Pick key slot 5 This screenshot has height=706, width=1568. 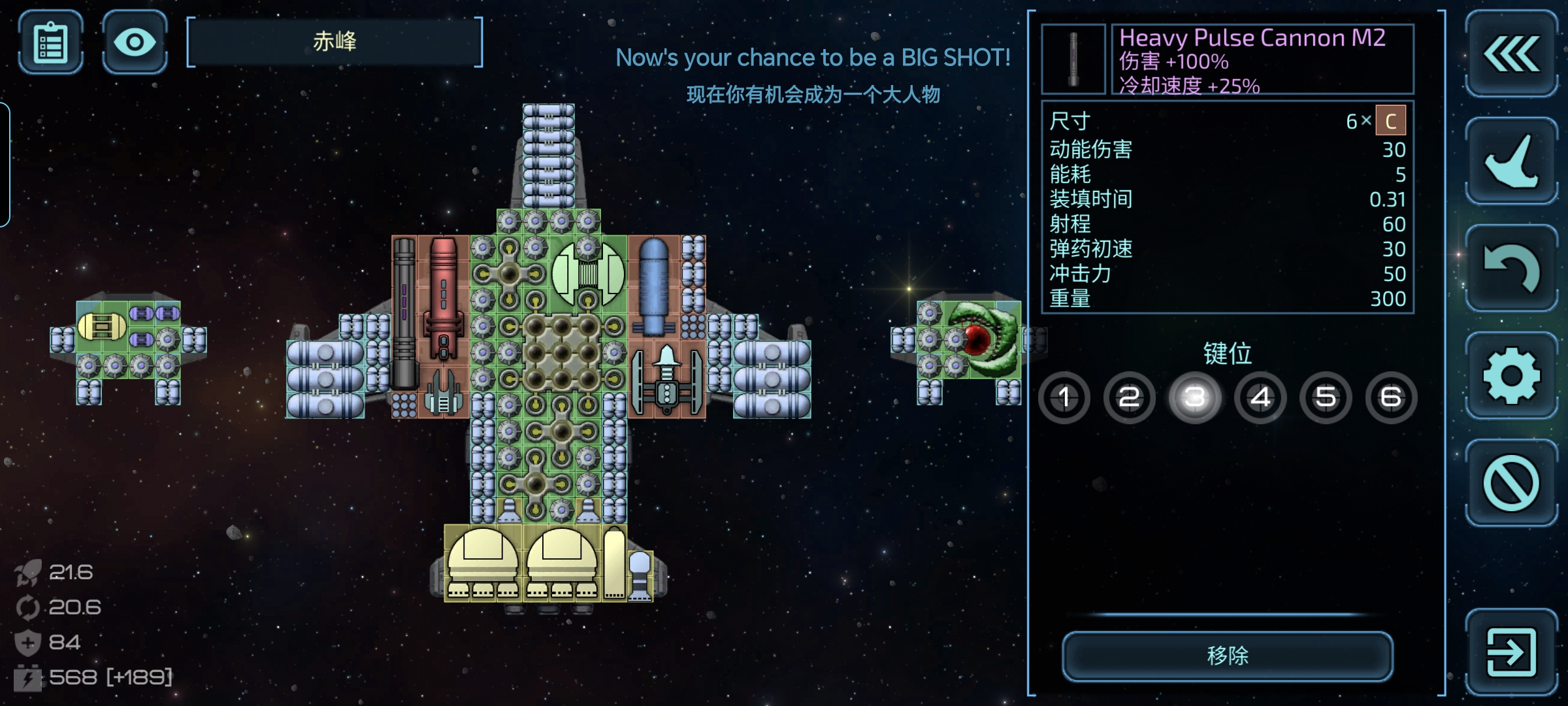point(1326,397)
